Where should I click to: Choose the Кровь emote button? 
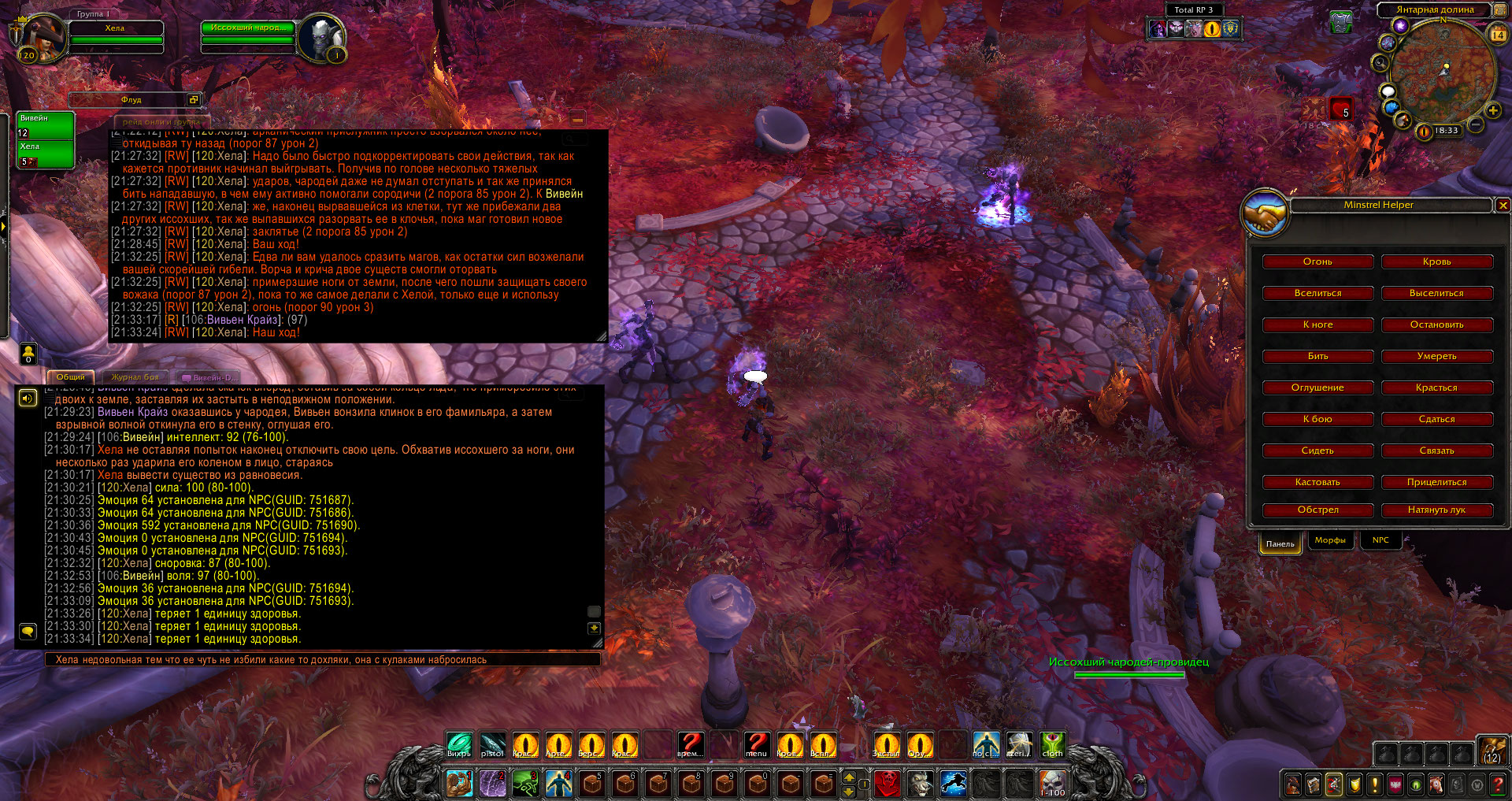click(x=1436, y=261)
